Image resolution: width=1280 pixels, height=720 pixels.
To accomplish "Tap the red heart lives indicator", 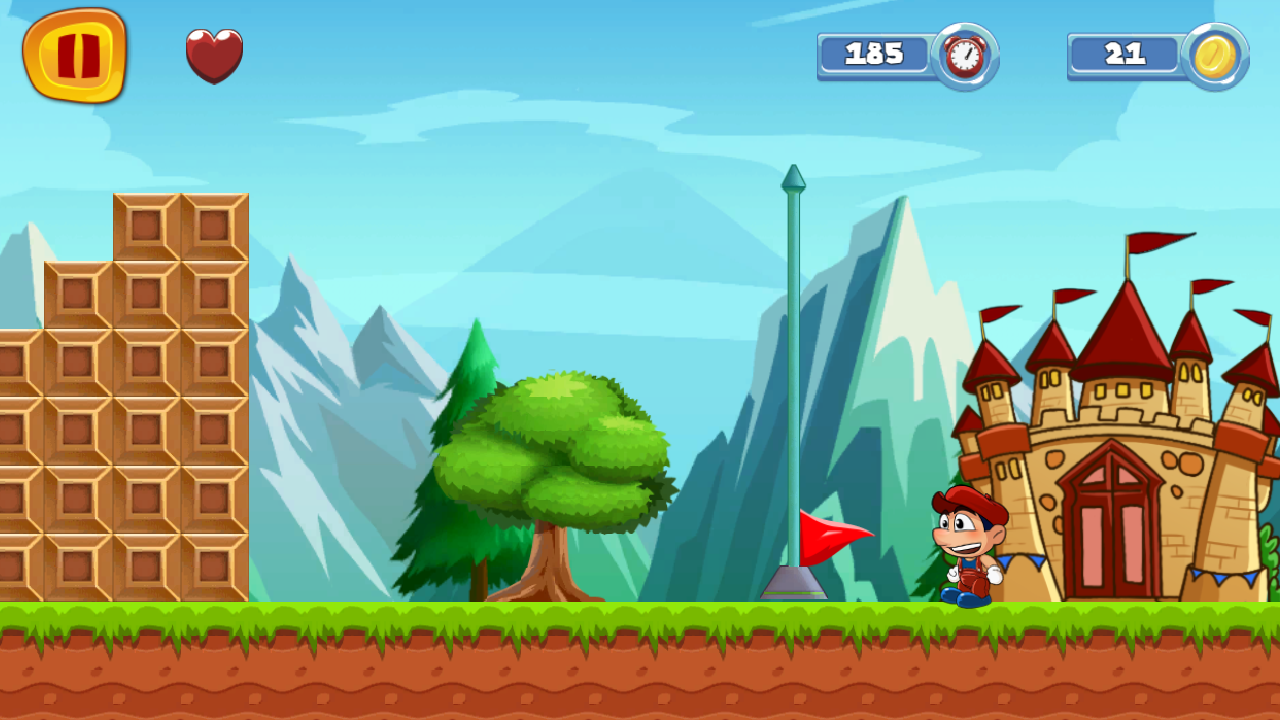I will (x=214, y=55).
